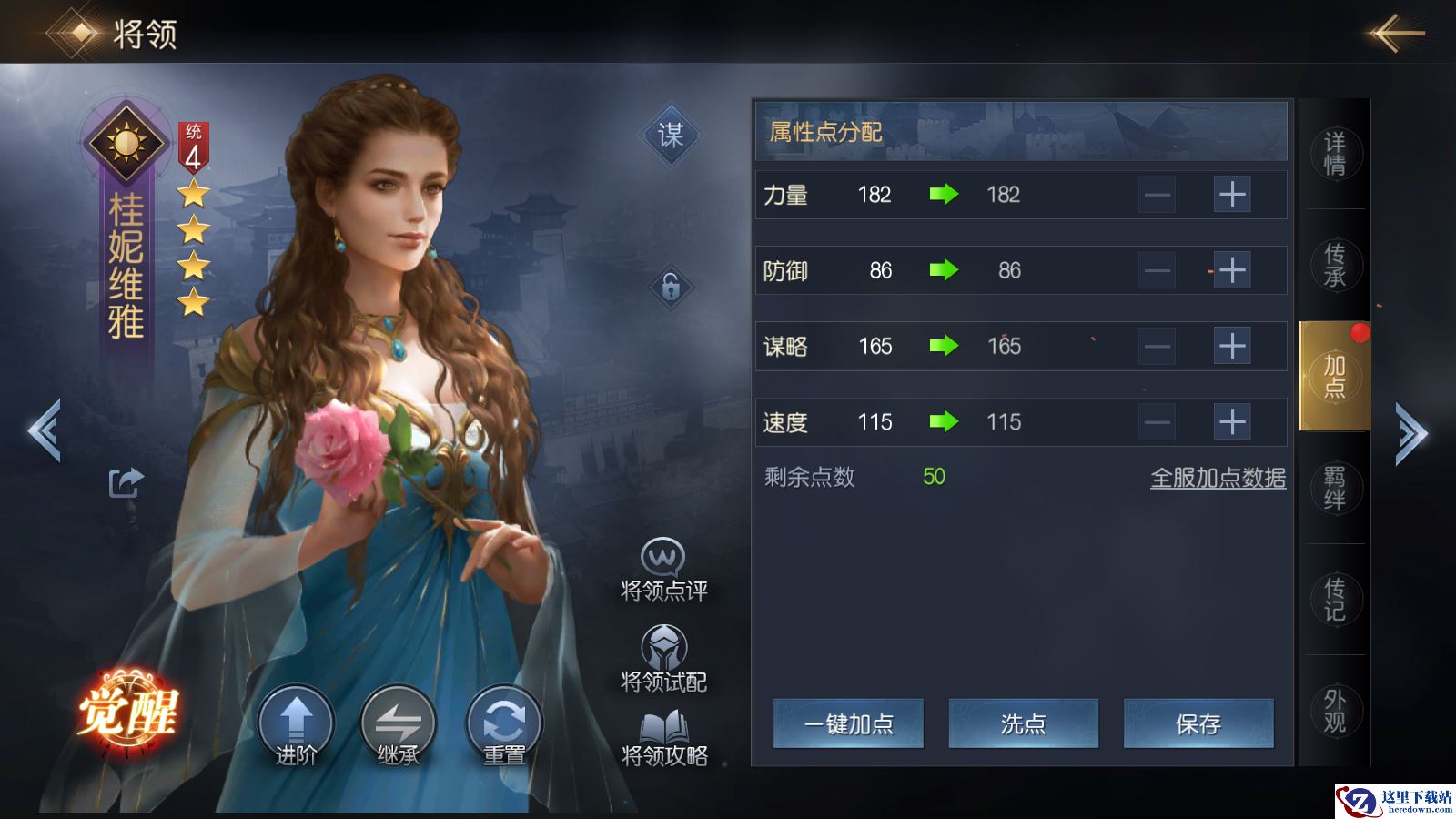This screenshot has height=819, width=1456.
Task: Go back using the top-right arrow
Action: pos(1398,35)
